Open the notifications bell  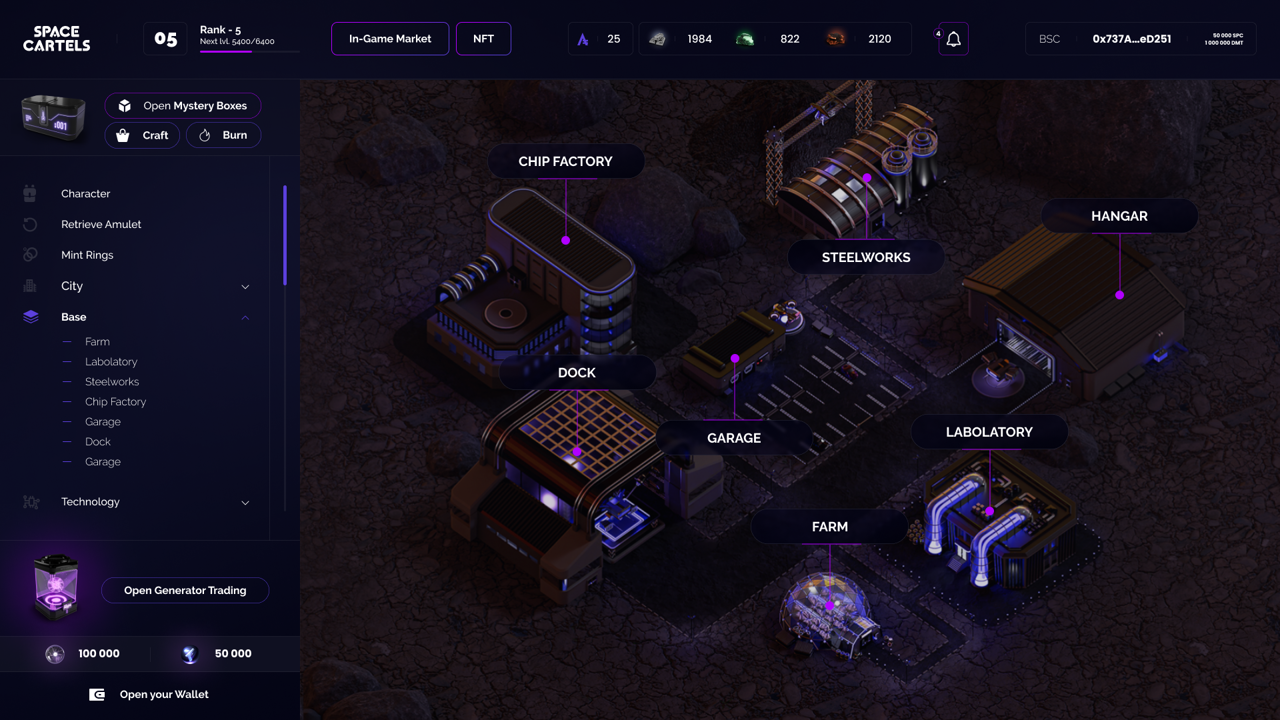[953, 39]
